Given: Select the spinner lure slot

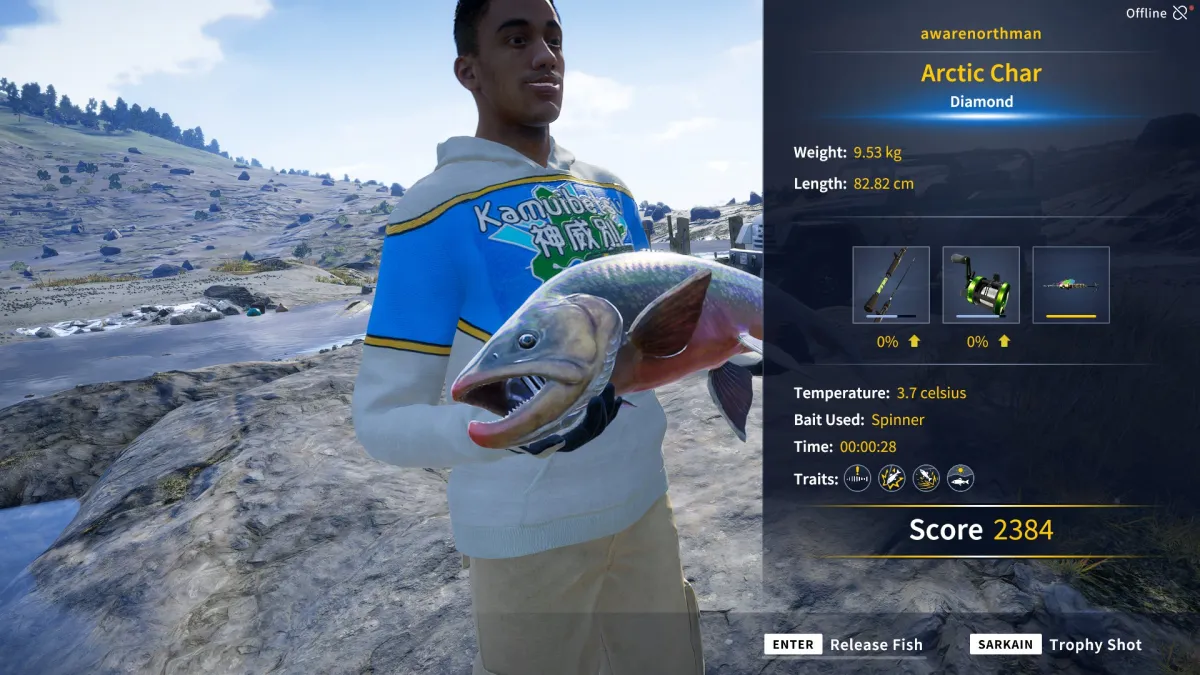Looking at the screenshot, I should coord(1070,285).
